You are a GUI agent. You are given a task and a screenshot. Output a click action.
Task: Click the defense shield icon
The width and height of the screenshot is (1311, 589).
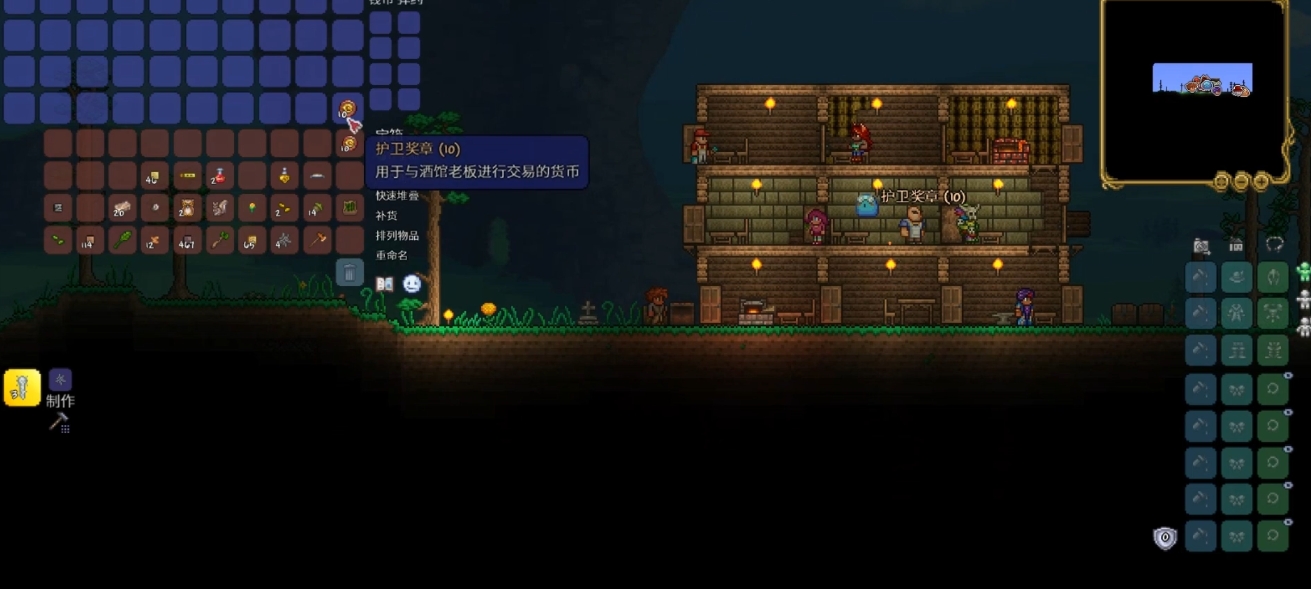coord(1165,538)
